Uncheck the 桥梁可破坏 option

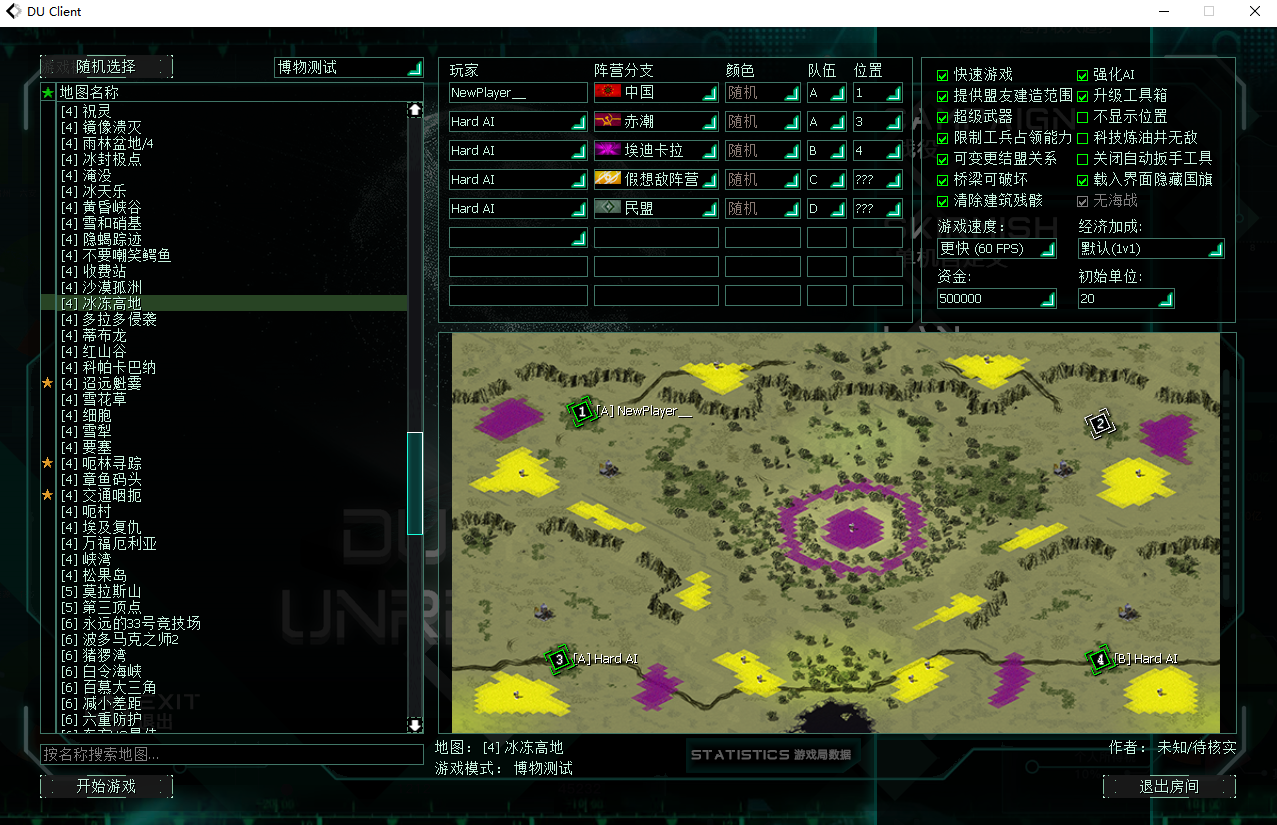(942, 180)
